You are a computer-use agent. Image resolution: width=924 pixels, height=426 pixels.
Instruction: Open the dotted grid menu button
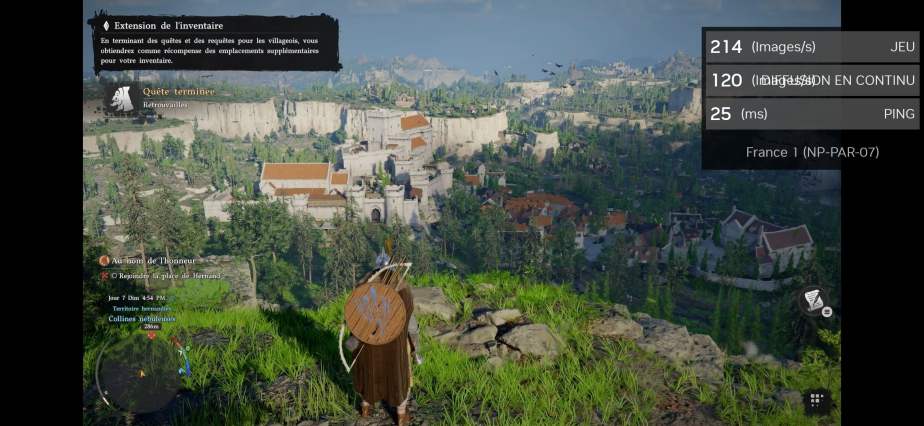pos(817,402)
